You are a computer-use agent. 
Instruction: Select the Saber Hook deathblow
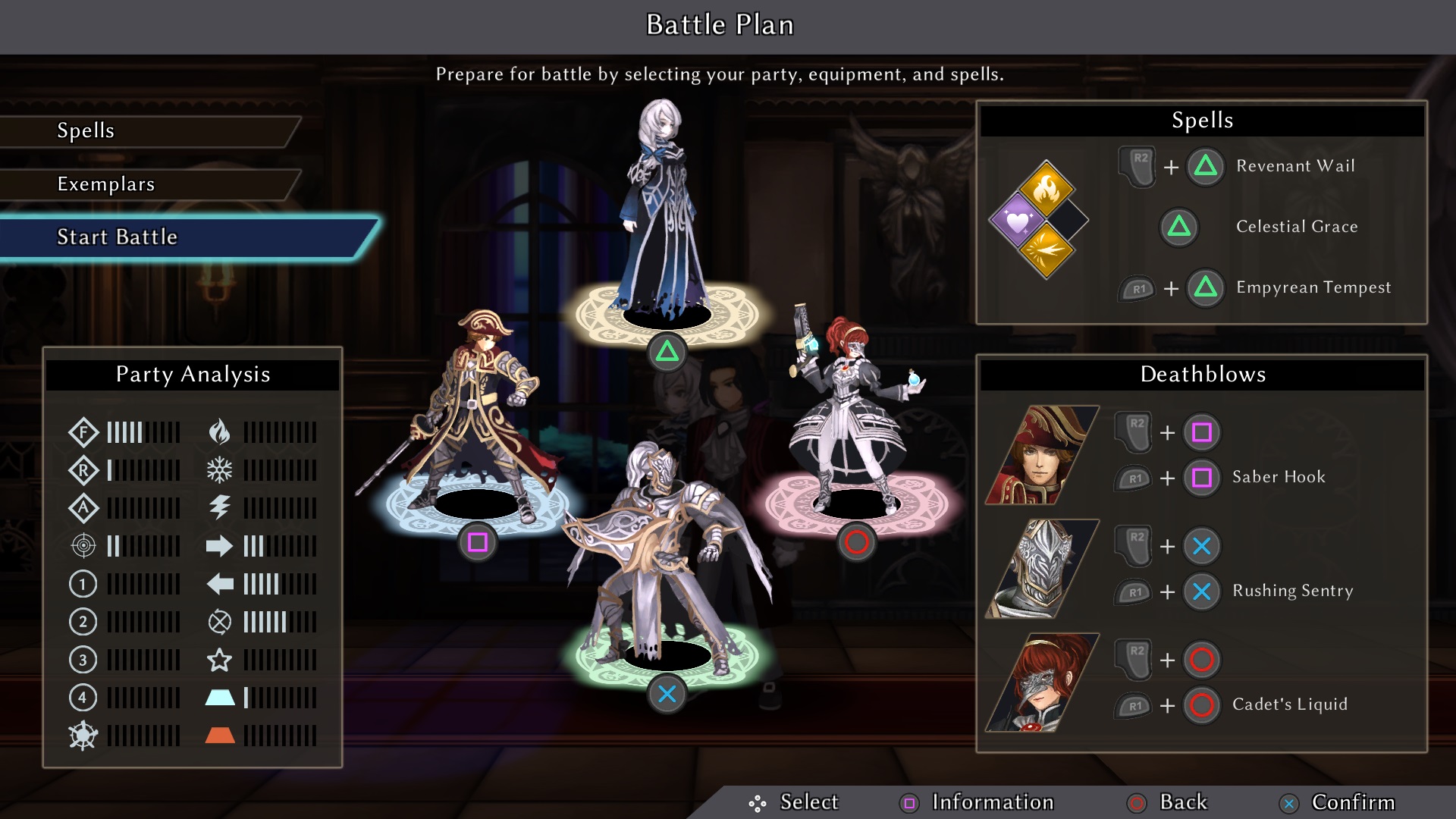point(1279,477)
